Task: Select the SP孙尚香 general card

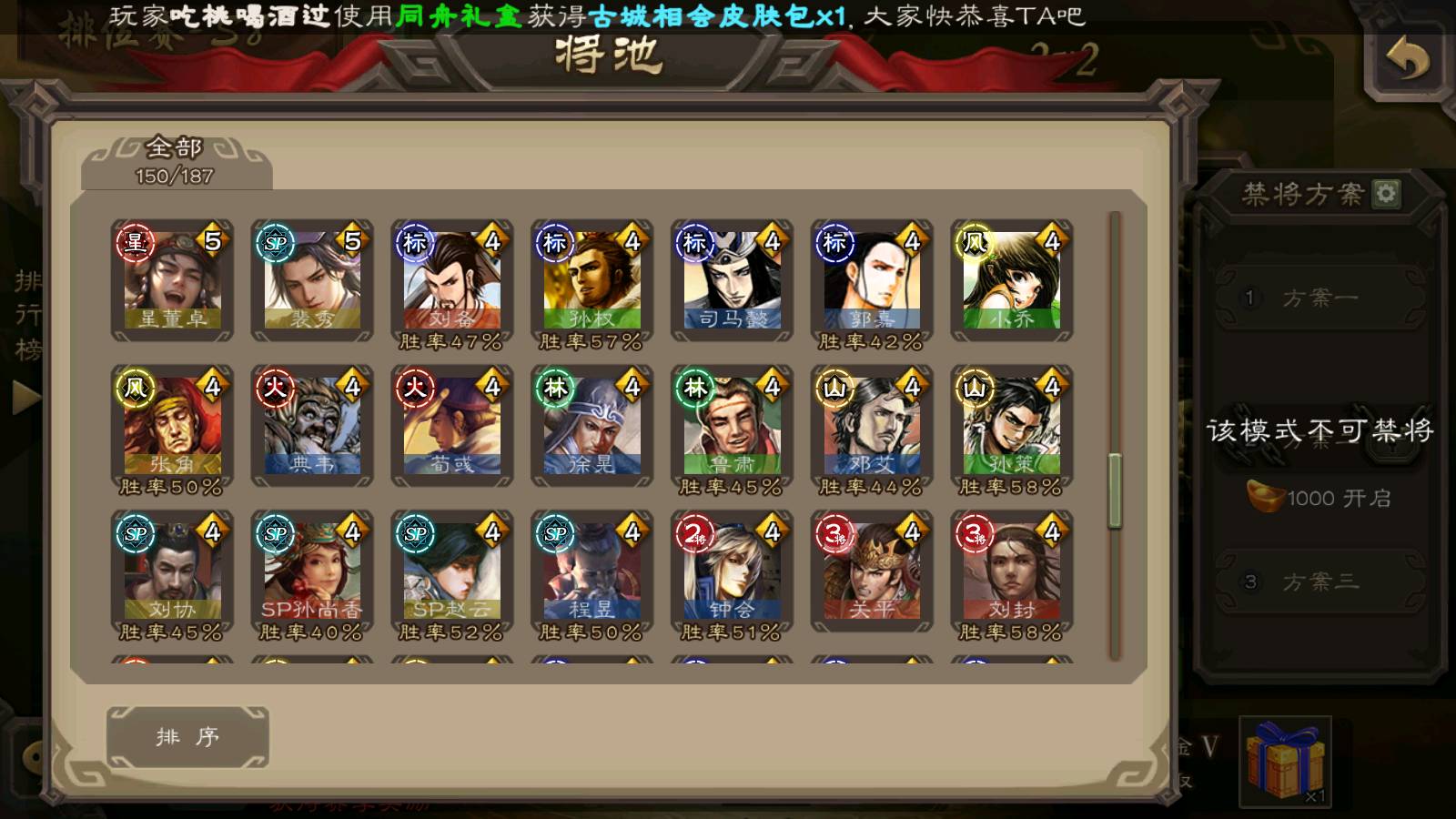Action: 312,571
